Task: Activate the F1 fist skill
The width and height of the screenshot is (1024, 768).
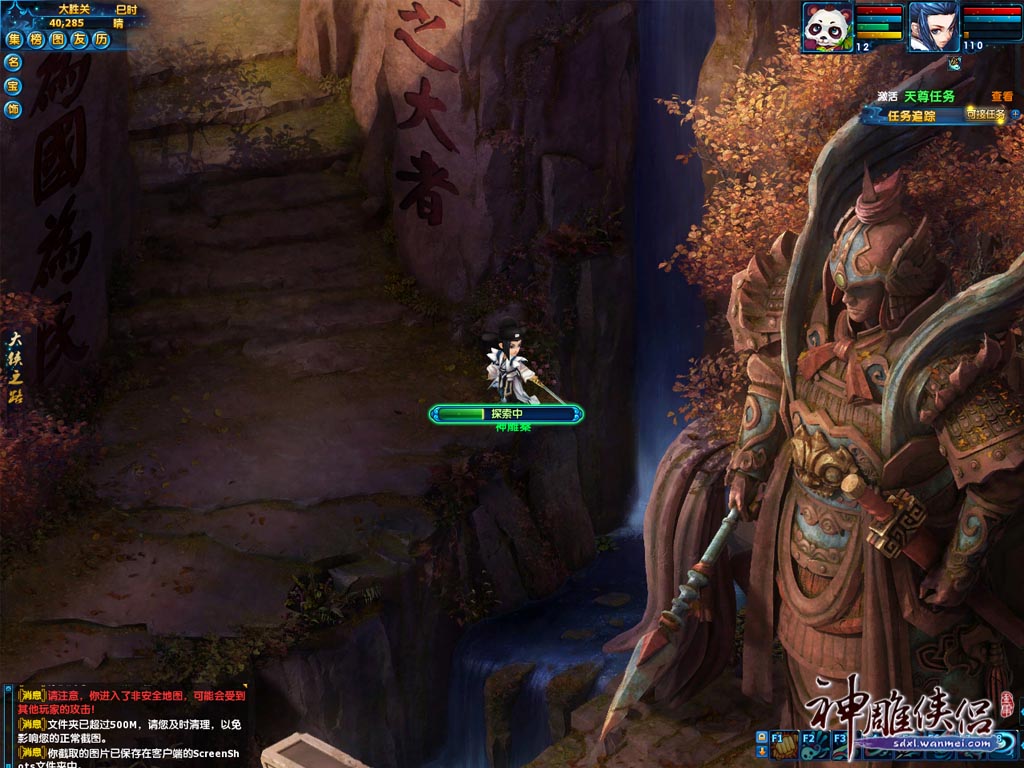Action: tap(786, 745)
